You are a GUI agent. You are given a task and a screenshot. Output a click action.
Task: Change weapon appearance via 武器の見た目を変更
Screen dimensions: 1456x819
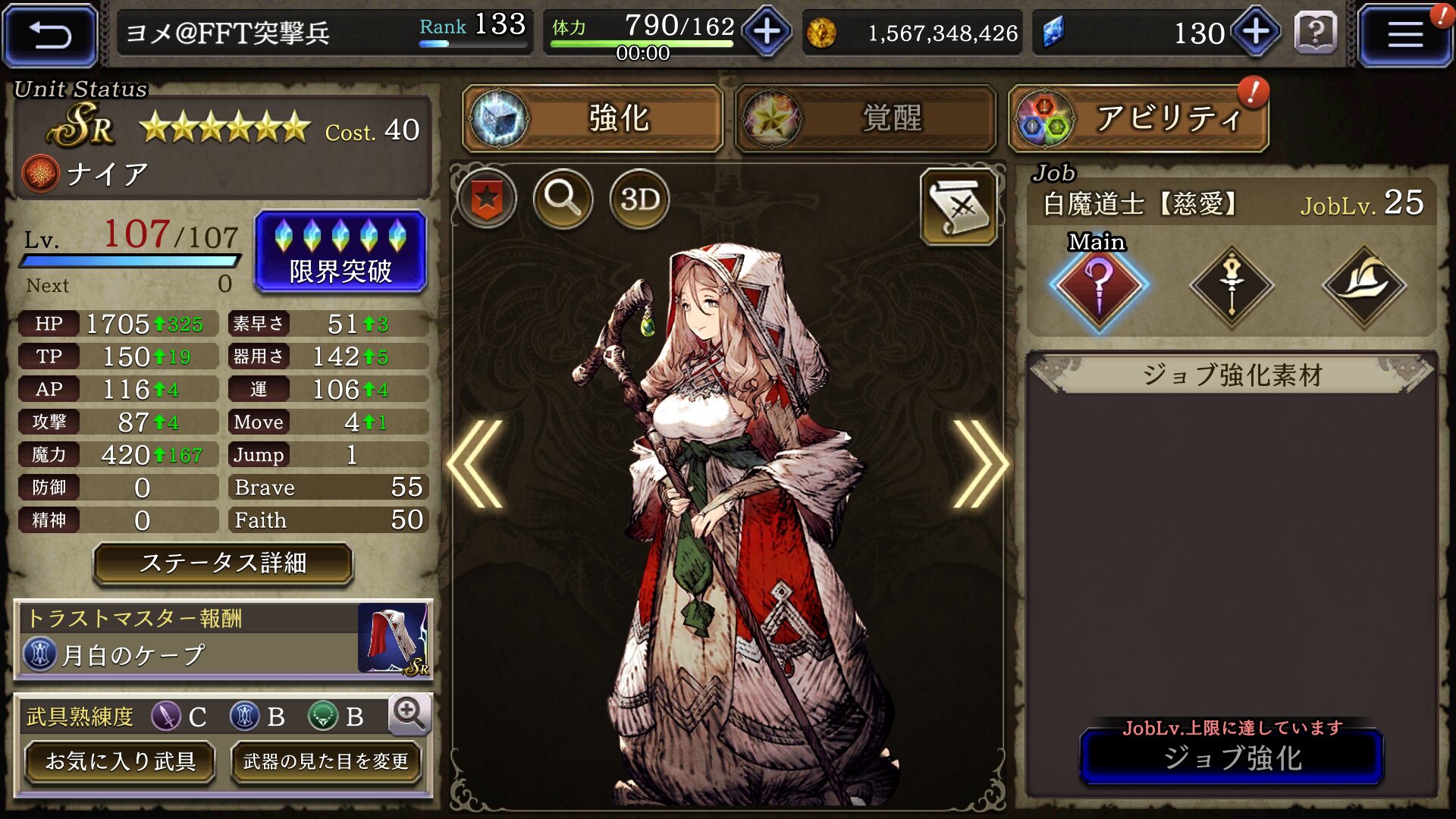[x=326, y=761]
